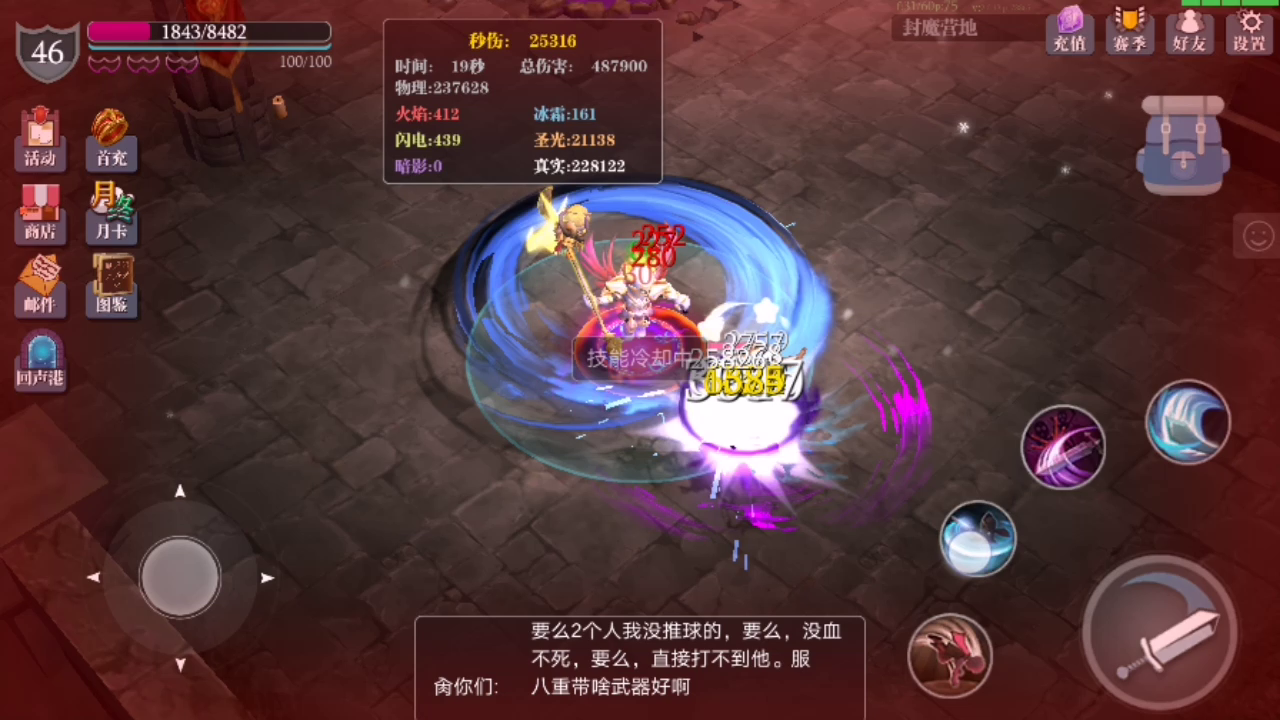
Task: Enter the 回声港 Echo Harbor portal
Action: [x=40, y=360]
